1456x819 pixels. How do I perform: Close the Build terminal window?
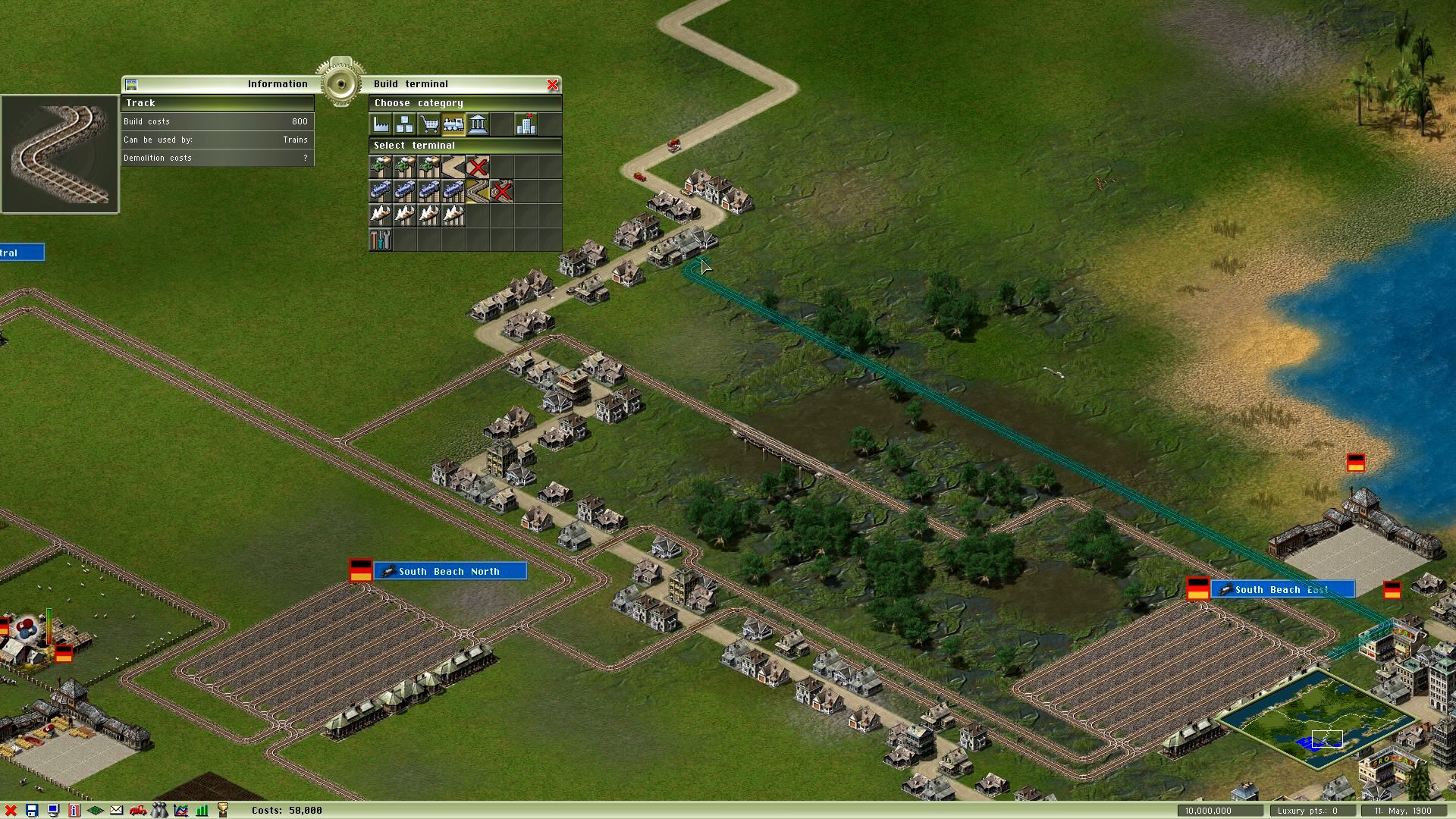tap(553, 84)
